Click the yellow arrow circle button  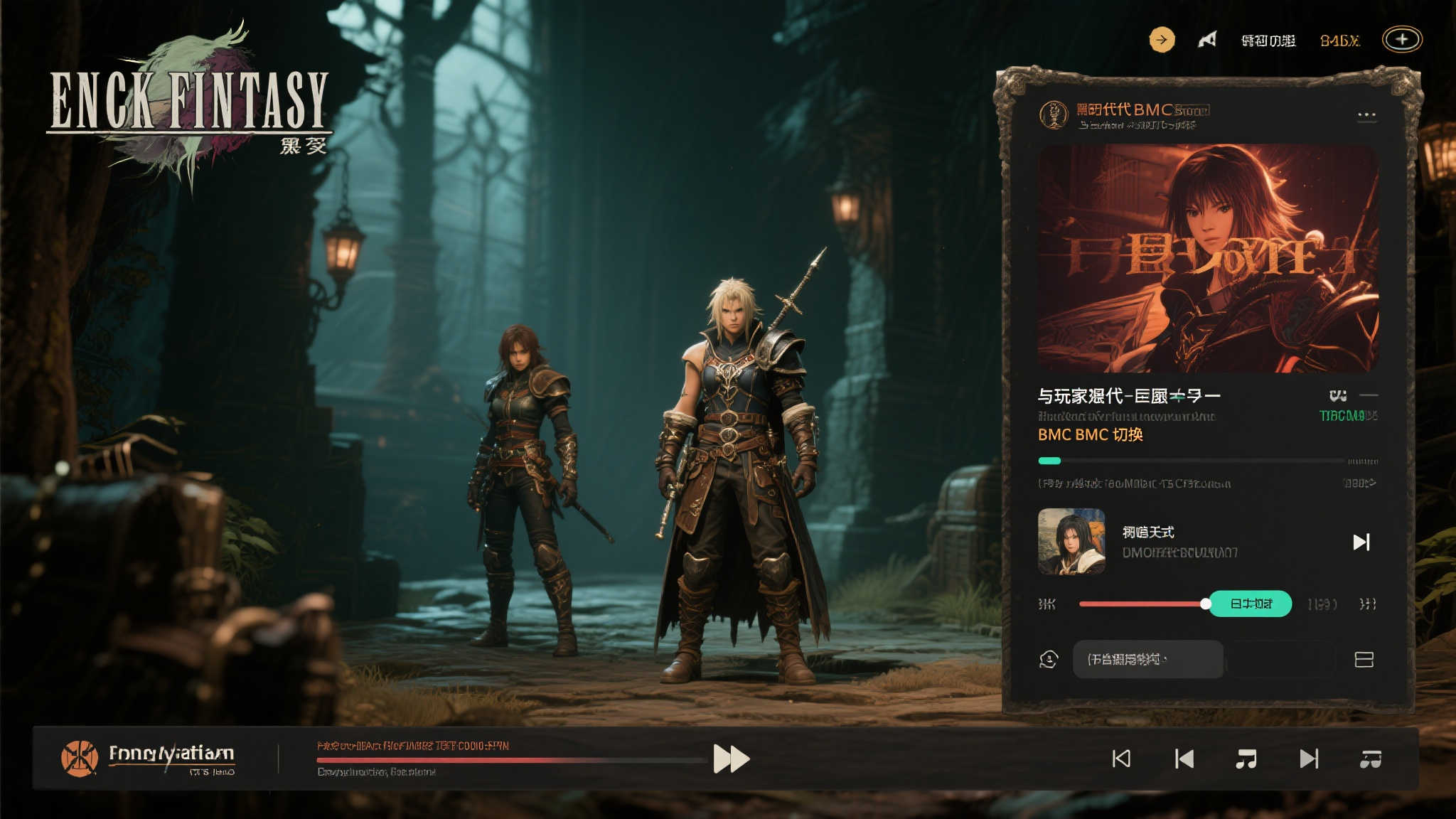click(x=1162, y=40)
